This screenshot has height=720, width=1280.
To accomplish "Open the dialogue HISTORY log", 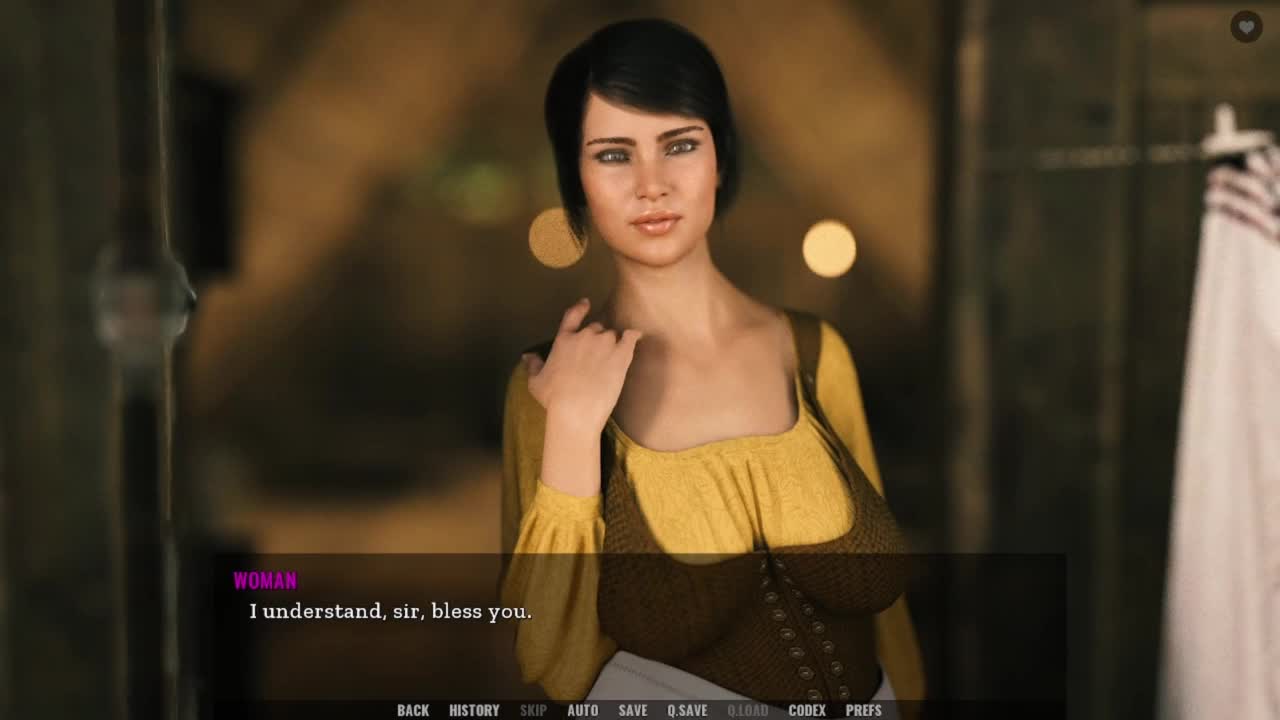I will (474, 710).
